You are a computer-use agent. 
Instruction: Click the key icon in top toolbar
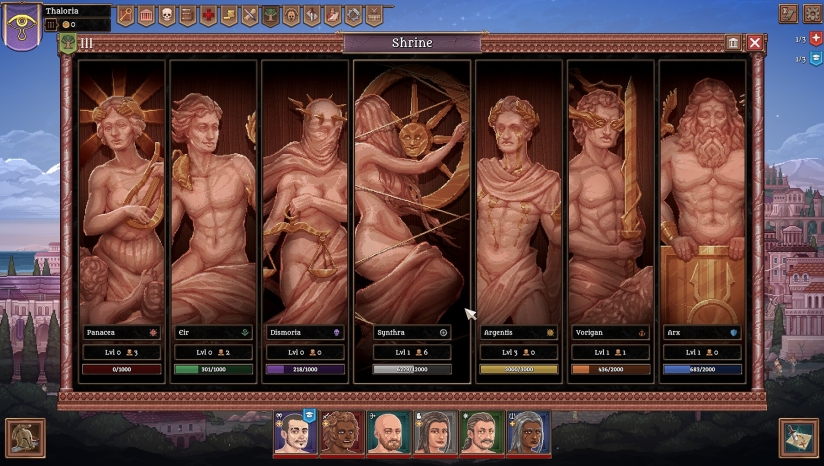[x=126, y=15]
